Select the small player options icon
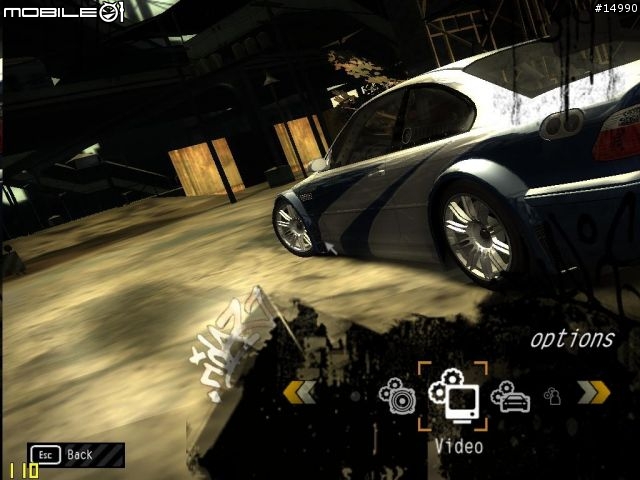Screen dimensions: 640x480 pyautogui.click(x=551, y=396)
